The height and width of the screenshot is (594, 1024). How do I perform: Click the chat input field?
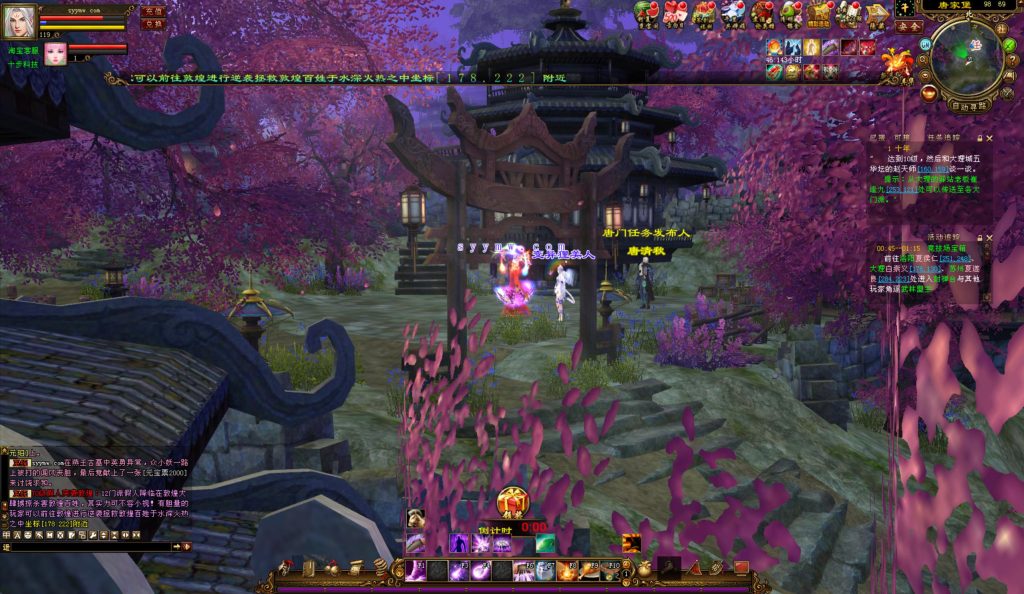click(90, 546)
